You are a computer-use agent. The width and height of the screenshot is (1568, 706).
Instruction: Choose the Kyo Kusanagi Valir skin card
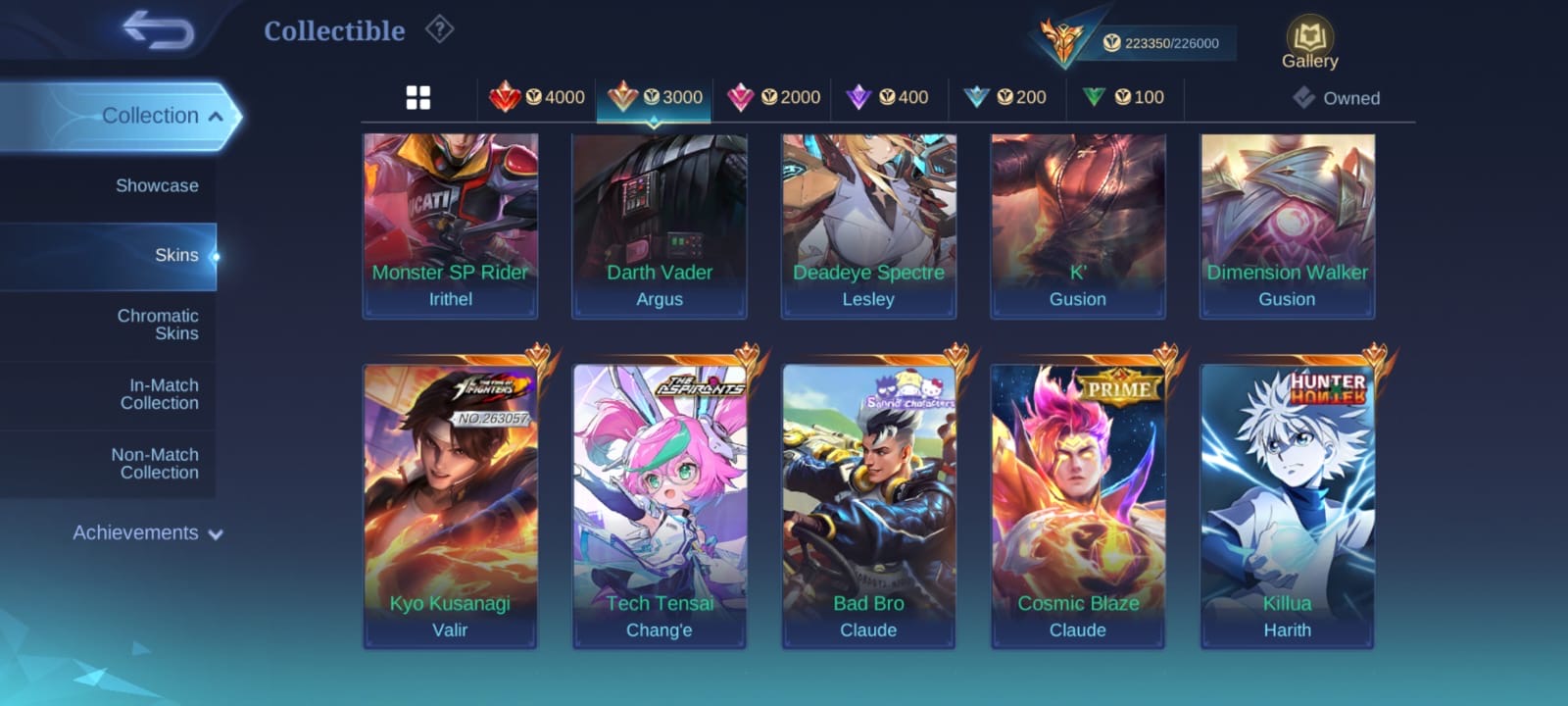coord(451,505)
